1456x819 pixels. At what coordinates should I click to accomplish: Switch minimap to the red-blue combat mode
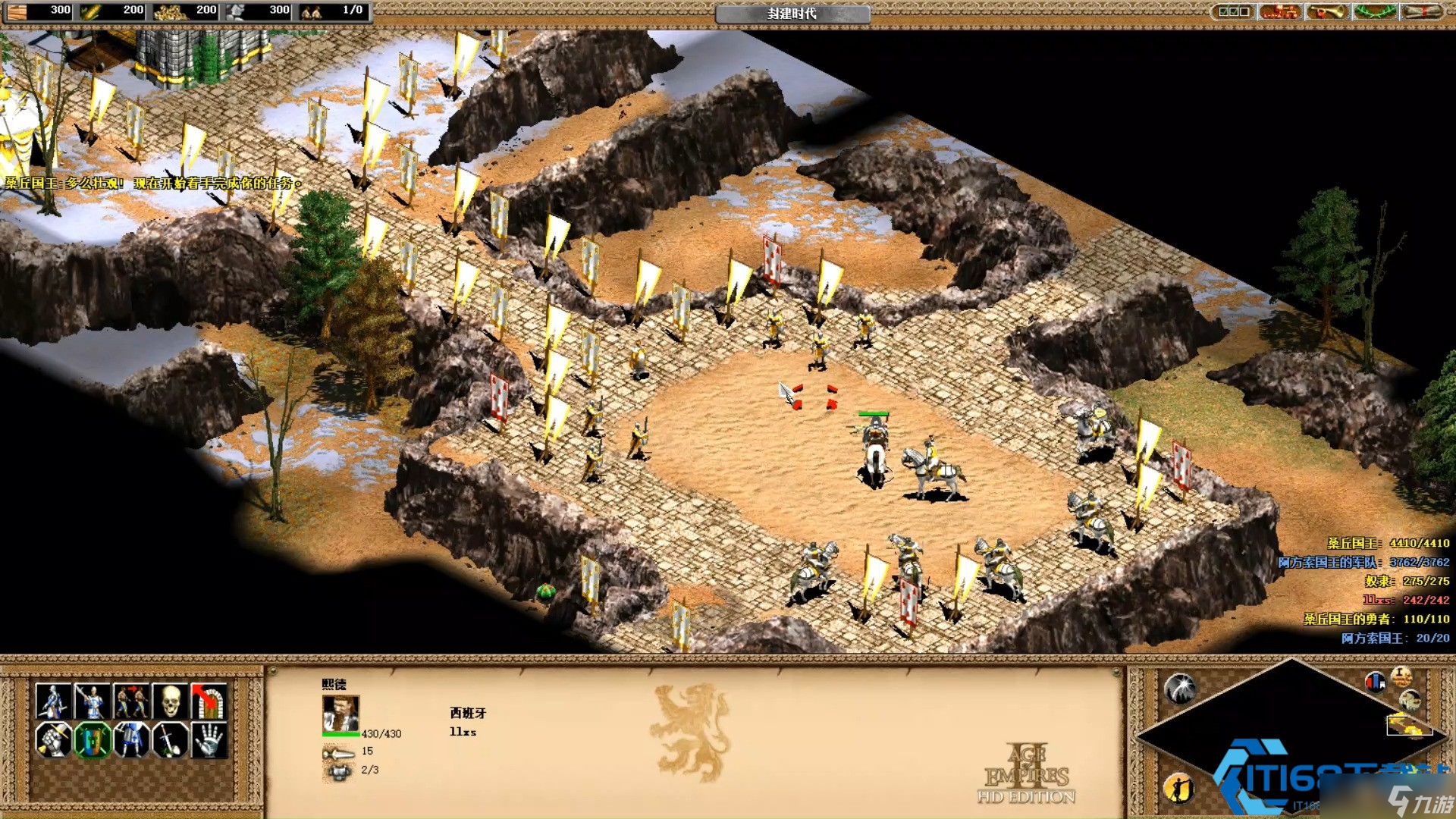click(1375, 682)
